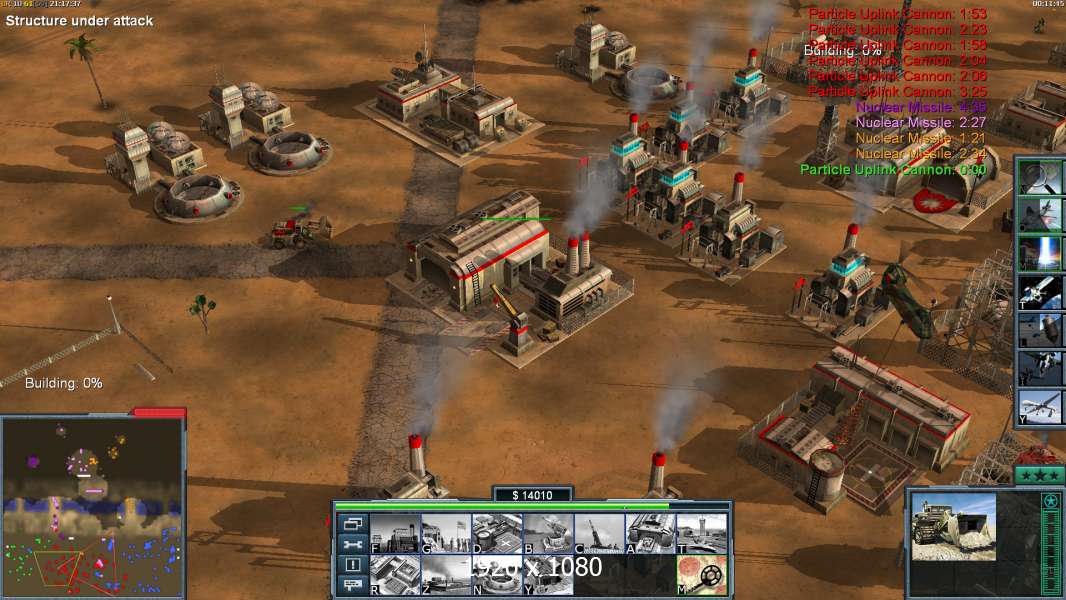This screenshot has height=600, width=1066.
Task: Choose the airfield control tower icon (T)
Action: (x=701, y=533)
